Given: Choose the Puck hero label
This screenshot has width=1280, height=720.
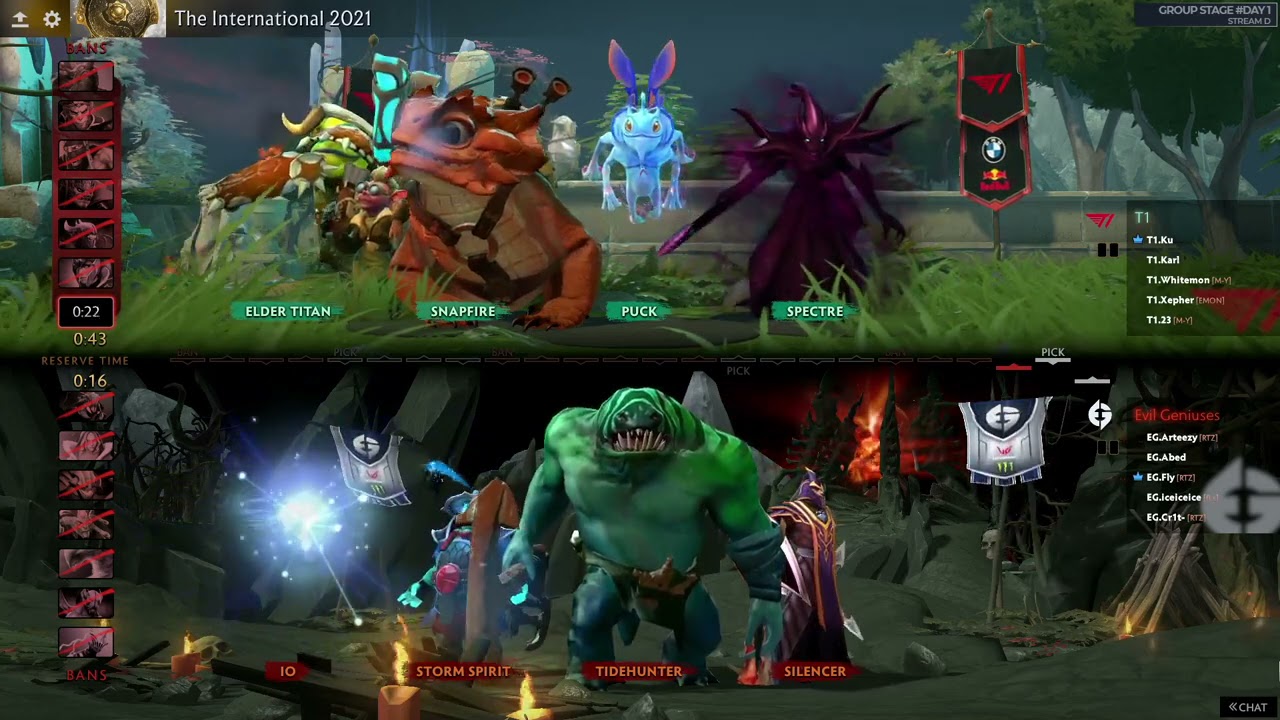Looking at the screenshot, I should (x=639, y=311).
